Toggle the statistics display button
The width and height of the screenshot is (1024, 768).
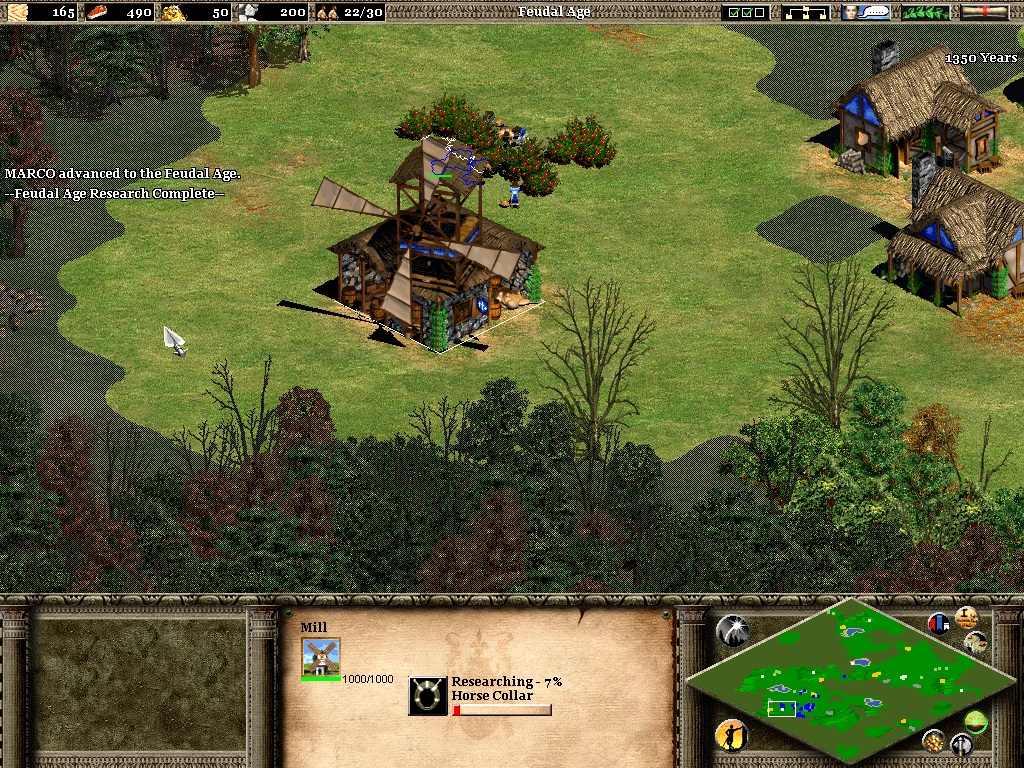940,623
